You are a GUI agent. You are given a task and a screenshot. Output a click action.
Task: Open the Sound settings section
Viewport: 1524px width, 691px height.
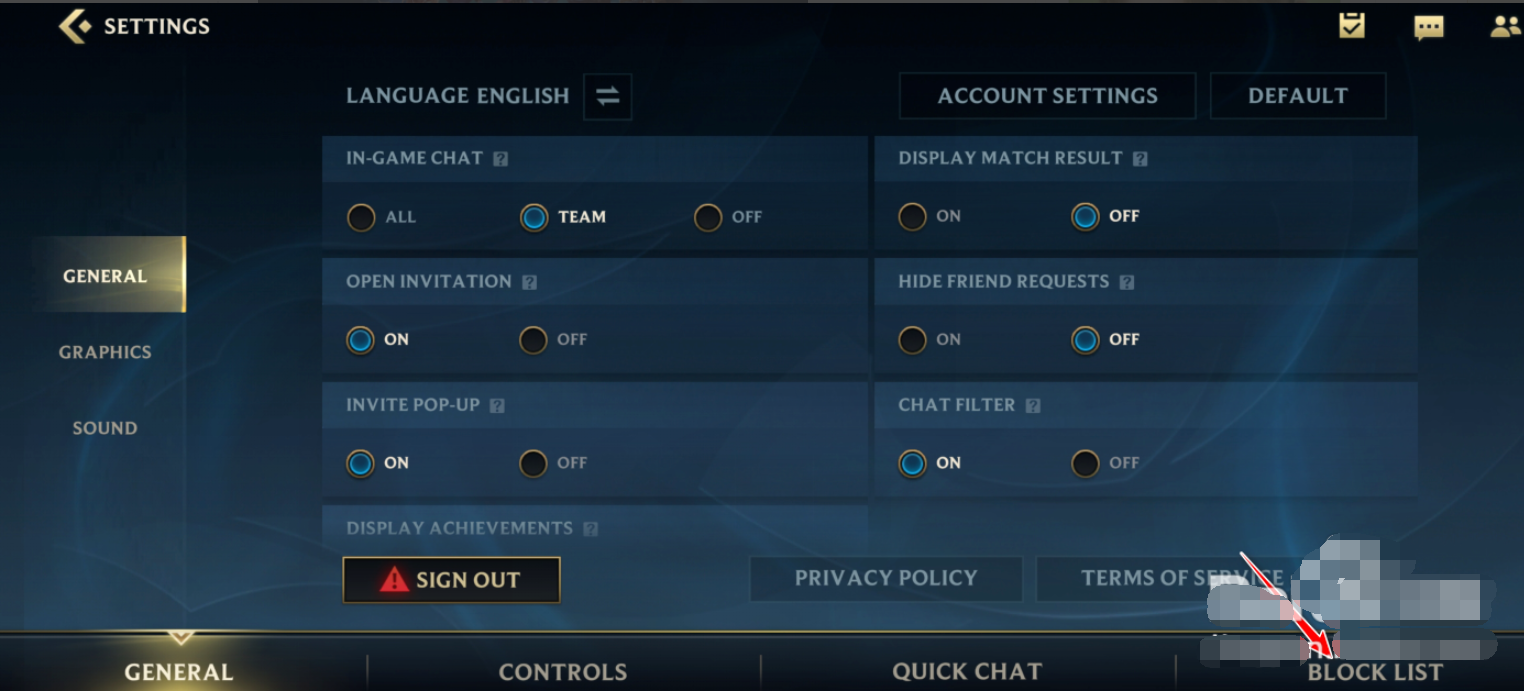[x=105, y=428]
